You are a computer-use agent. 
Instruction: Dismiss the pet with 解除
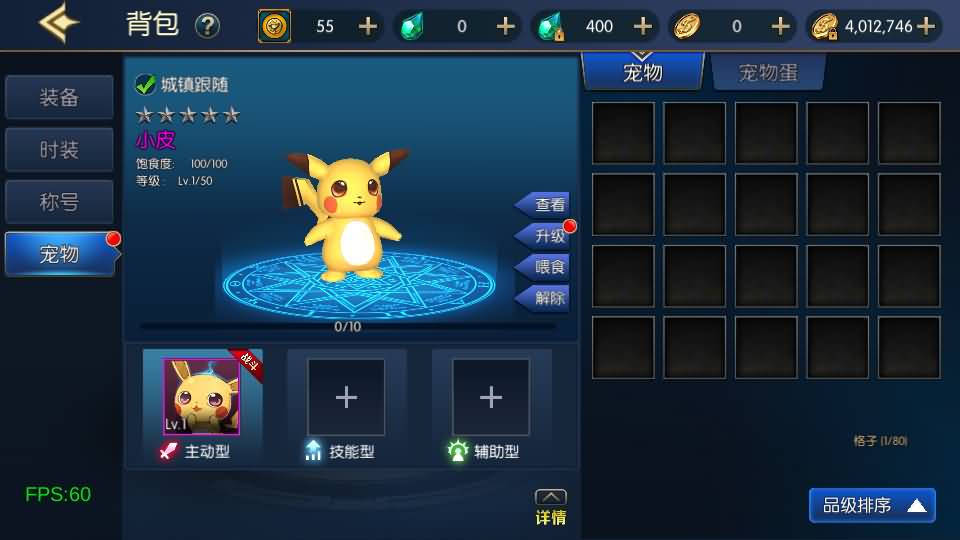click(x=545, y=297)
